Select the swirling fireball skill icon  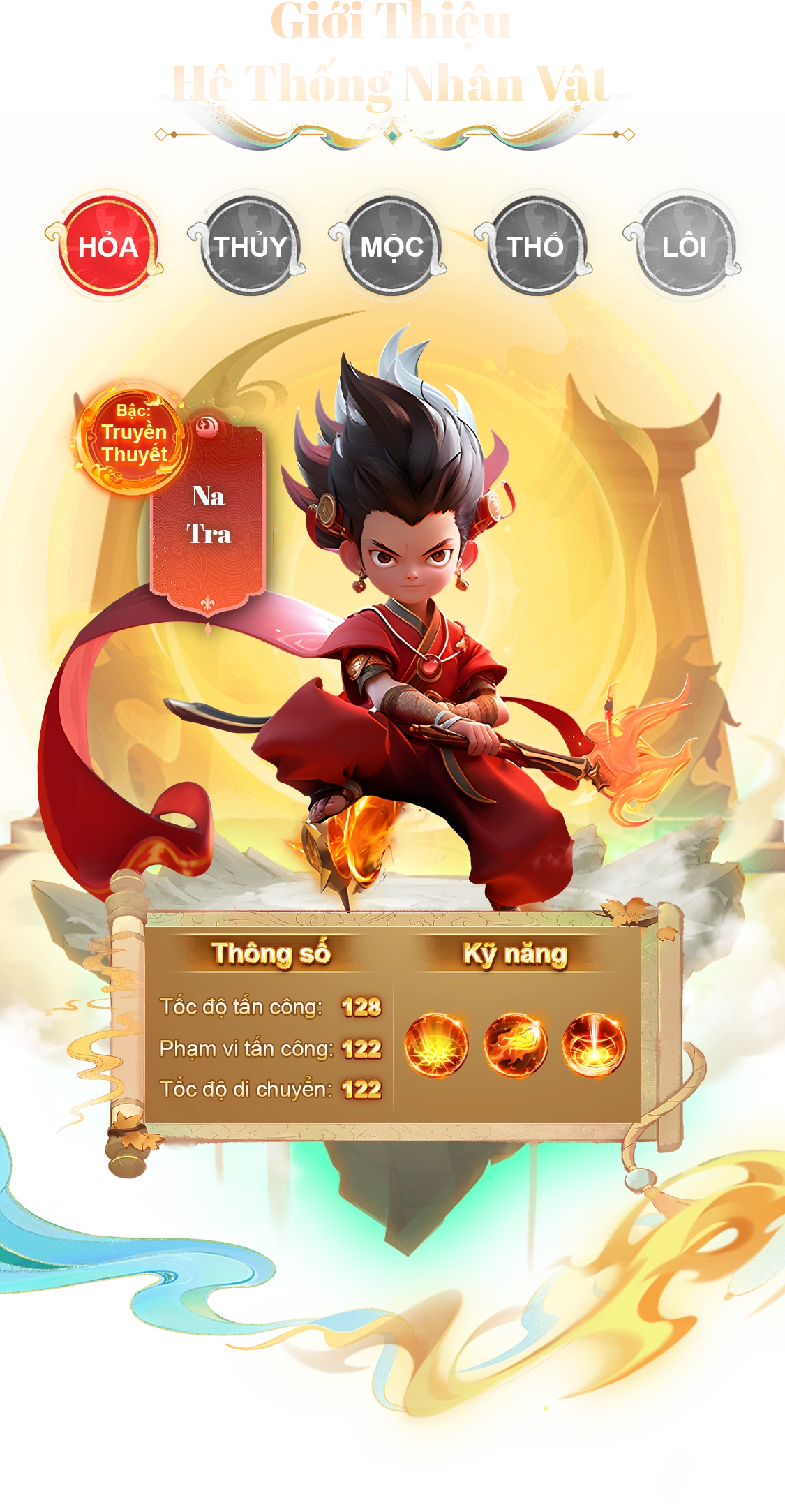coord(516,1045)
